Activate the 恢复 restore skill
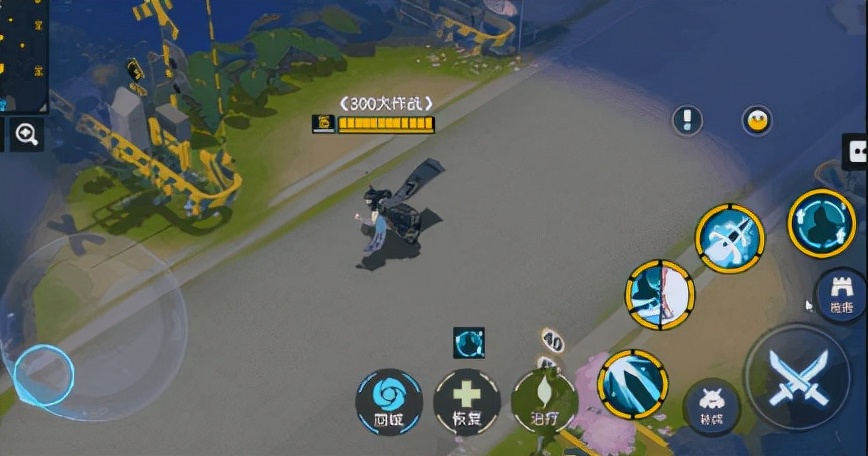868x456 pixels. [x=466, y=401]
